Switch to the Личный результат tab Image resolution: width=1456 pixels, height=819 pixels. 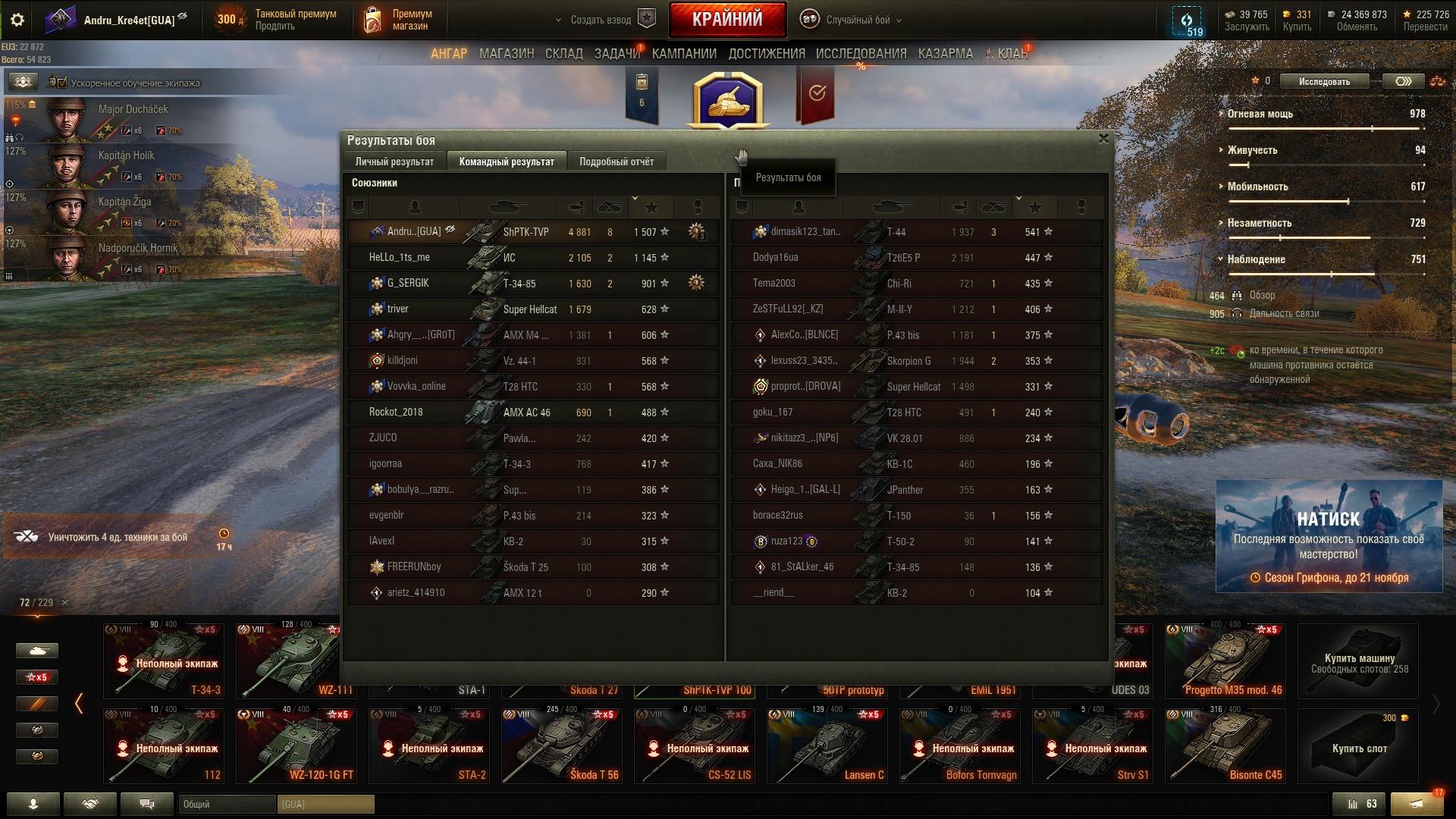click(x=394, y=162)
